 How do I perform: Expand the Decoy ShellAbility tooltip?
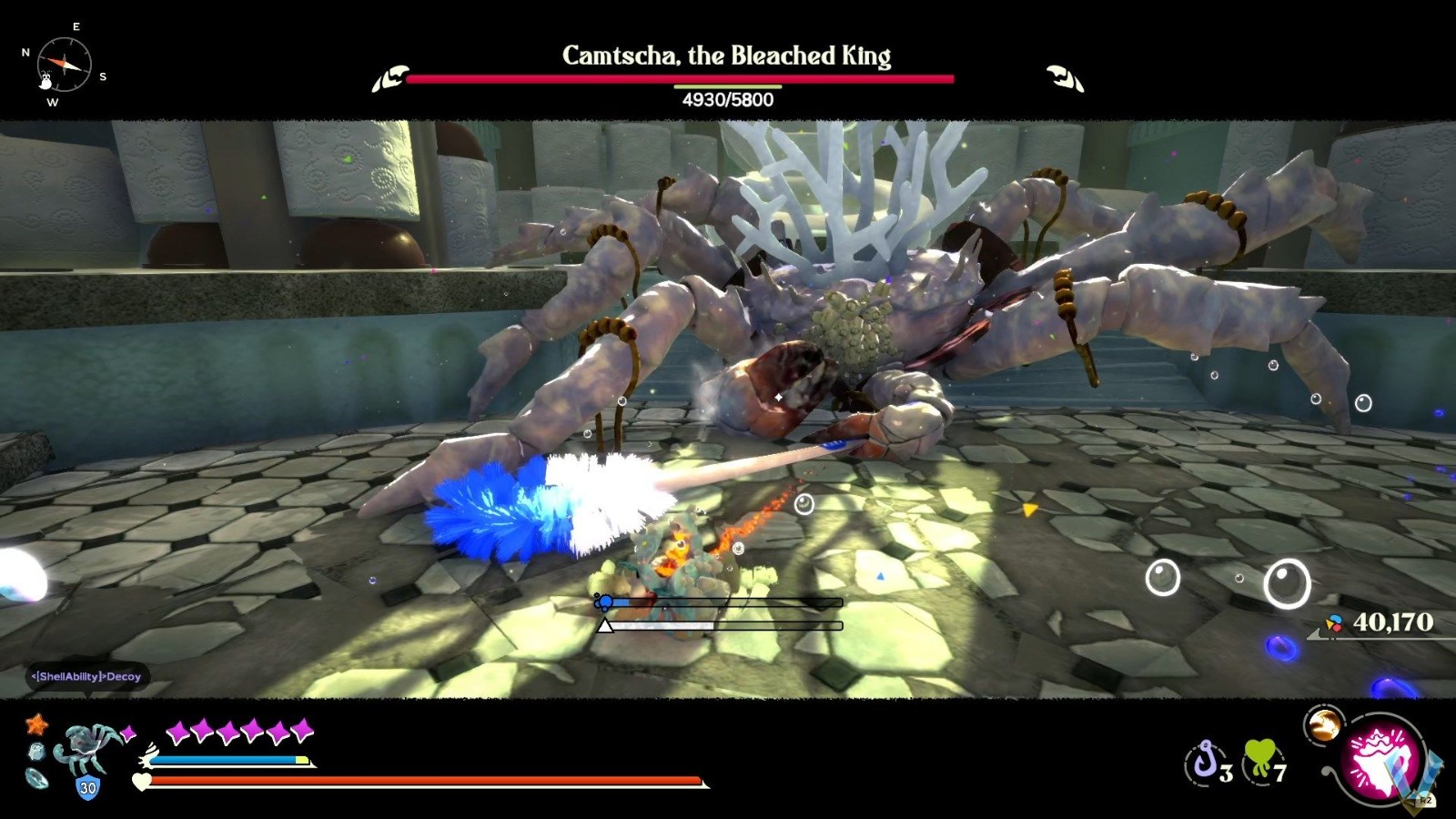click(86, 677)
